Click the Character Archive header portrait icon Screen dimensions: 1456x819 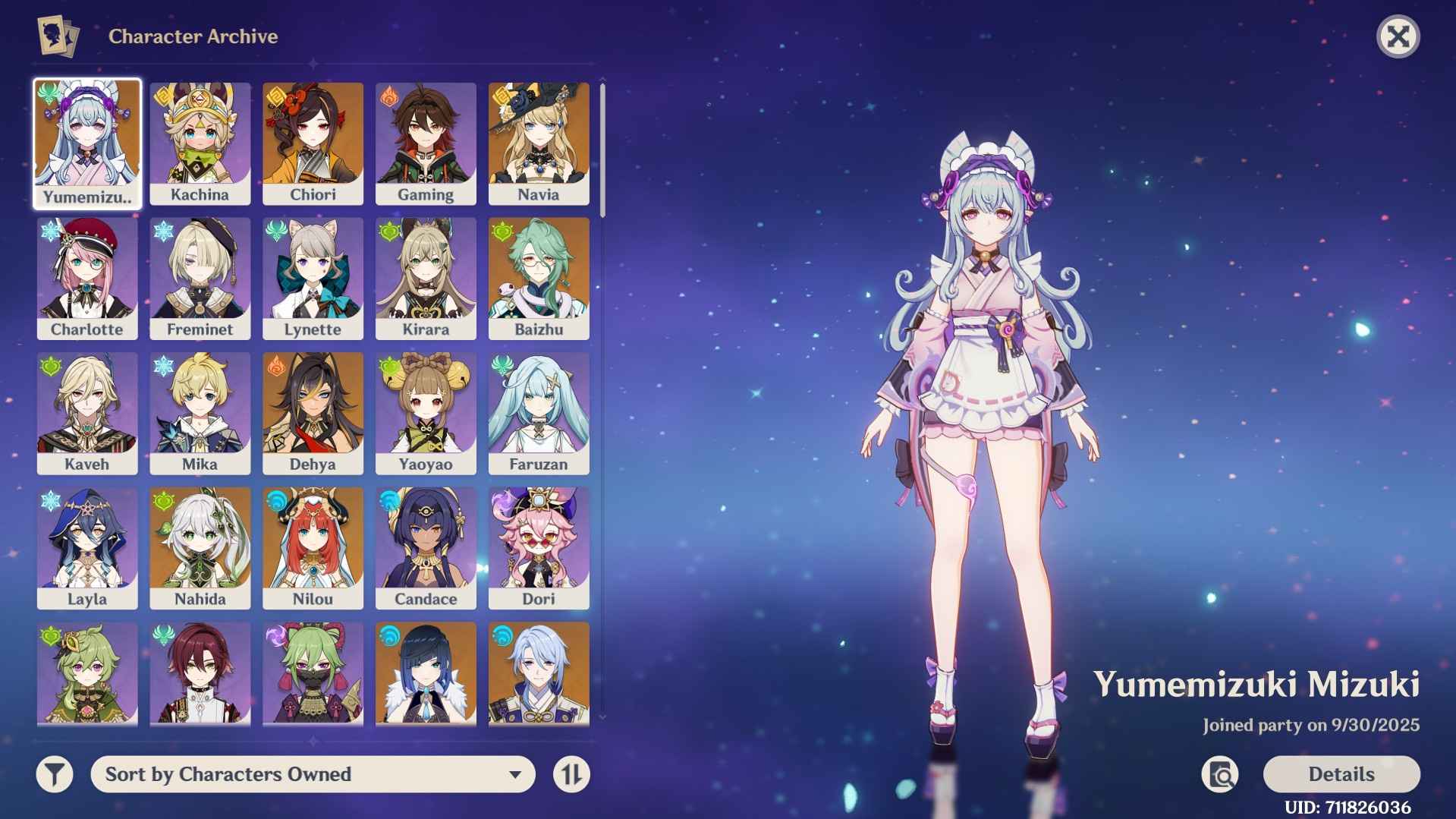click(57, 35)
